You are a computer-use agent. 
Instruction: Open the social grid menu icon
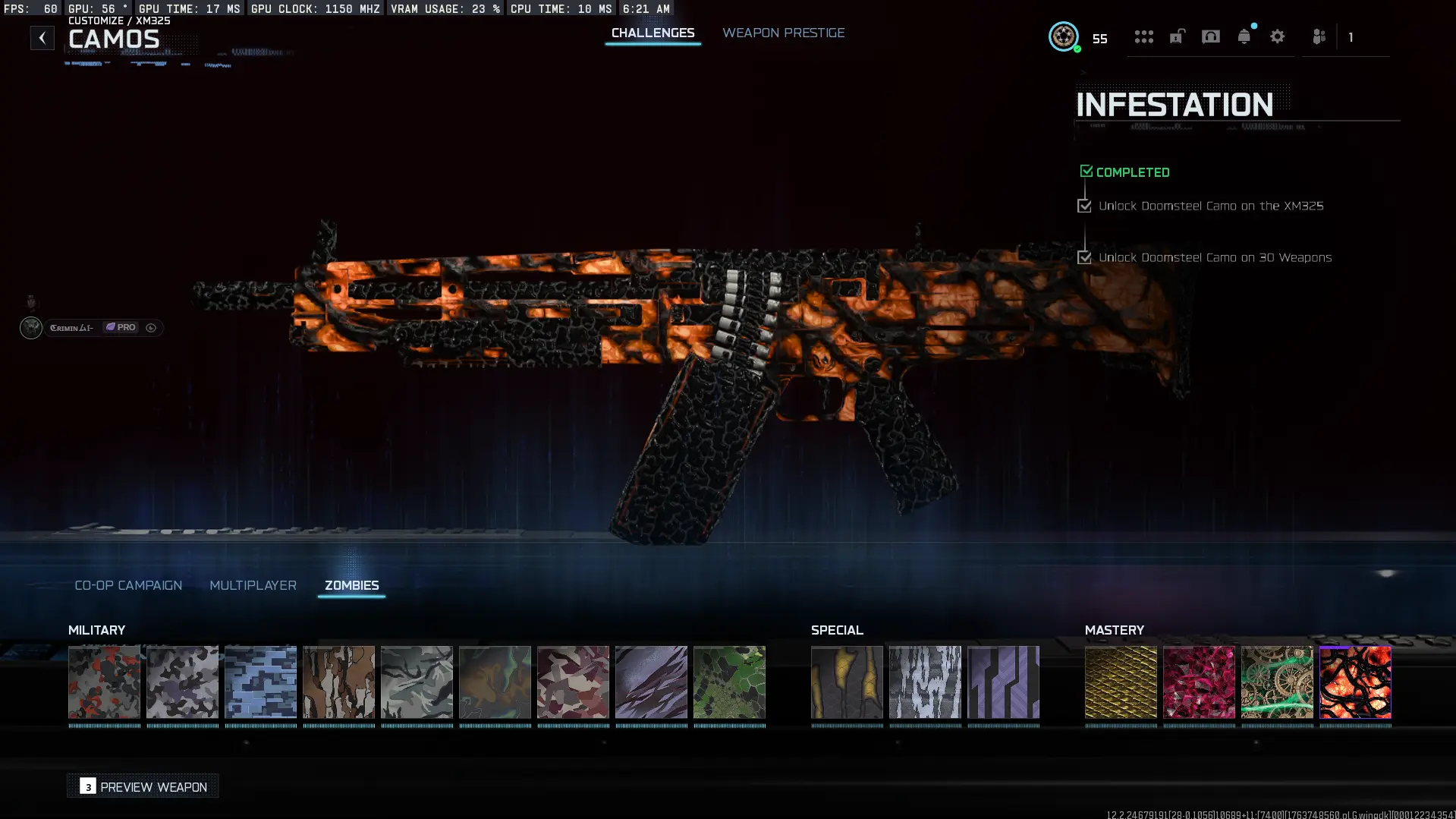(1144, 36)
